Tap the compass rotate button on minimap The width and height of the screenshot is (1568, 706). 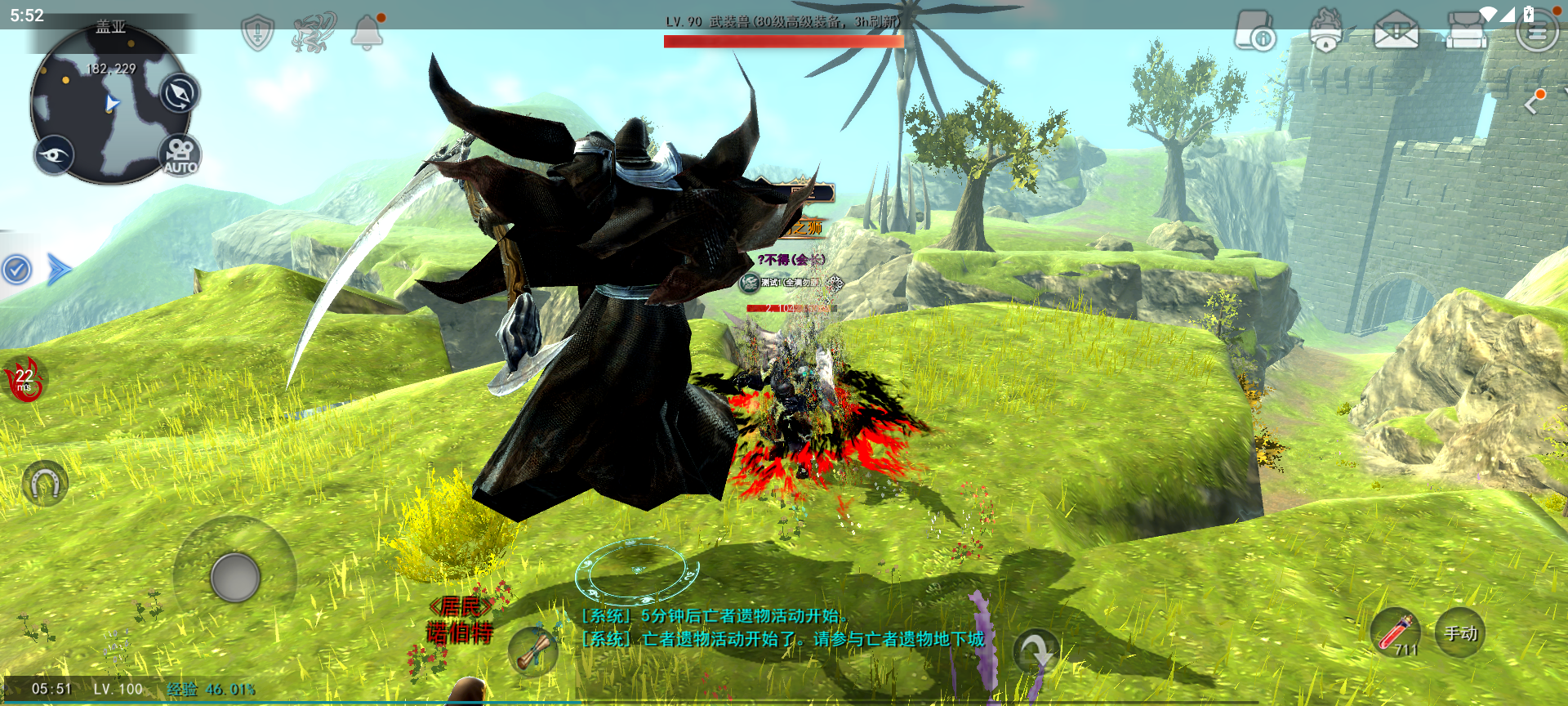tap(179, 93)
